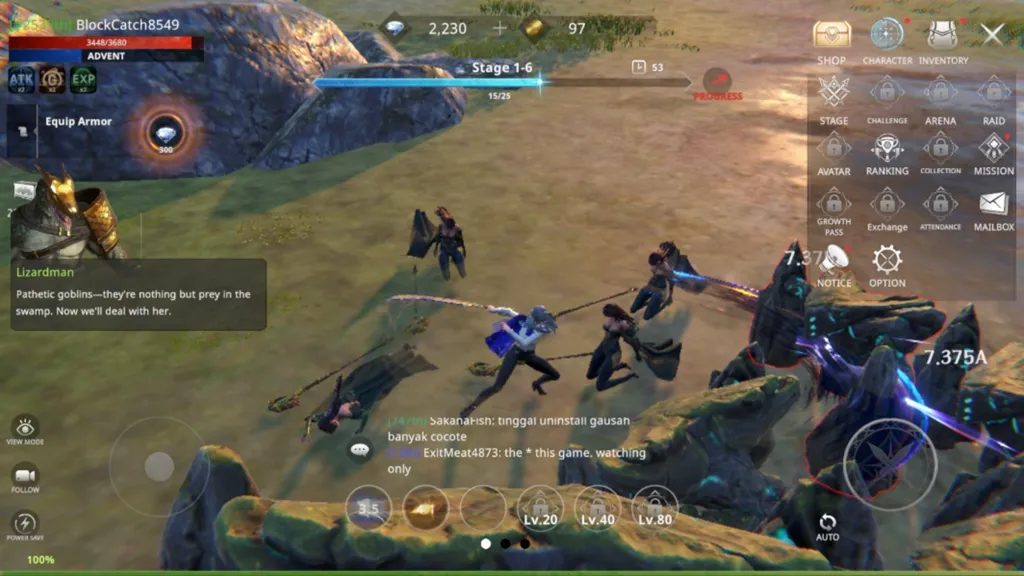
Task: Toggle the Follow camera
Action: coord(25,477)
